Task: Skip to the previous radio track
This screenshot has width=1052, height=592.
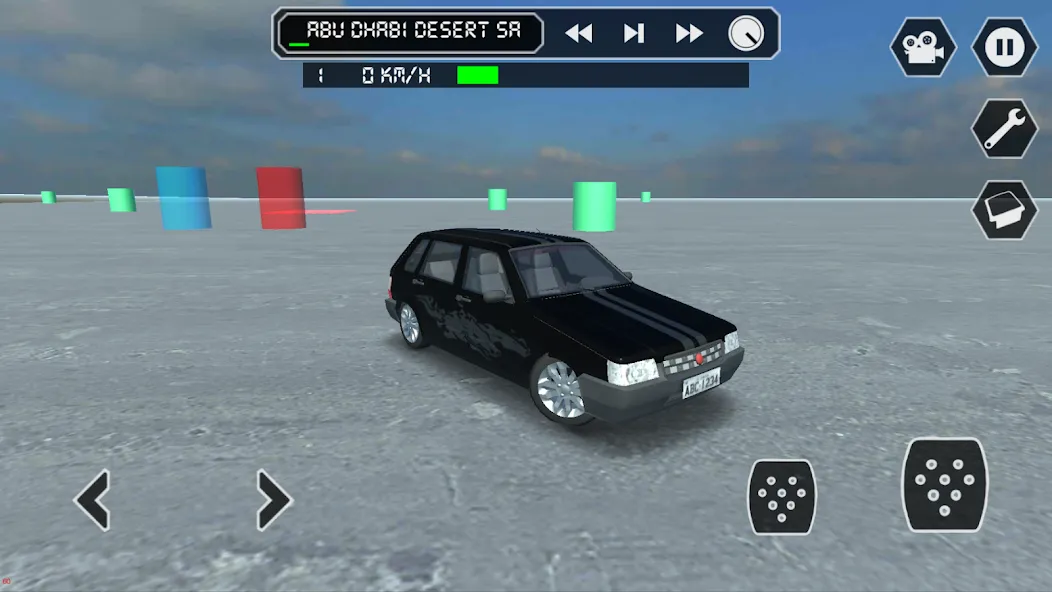Action: click(x=578, y=34)
